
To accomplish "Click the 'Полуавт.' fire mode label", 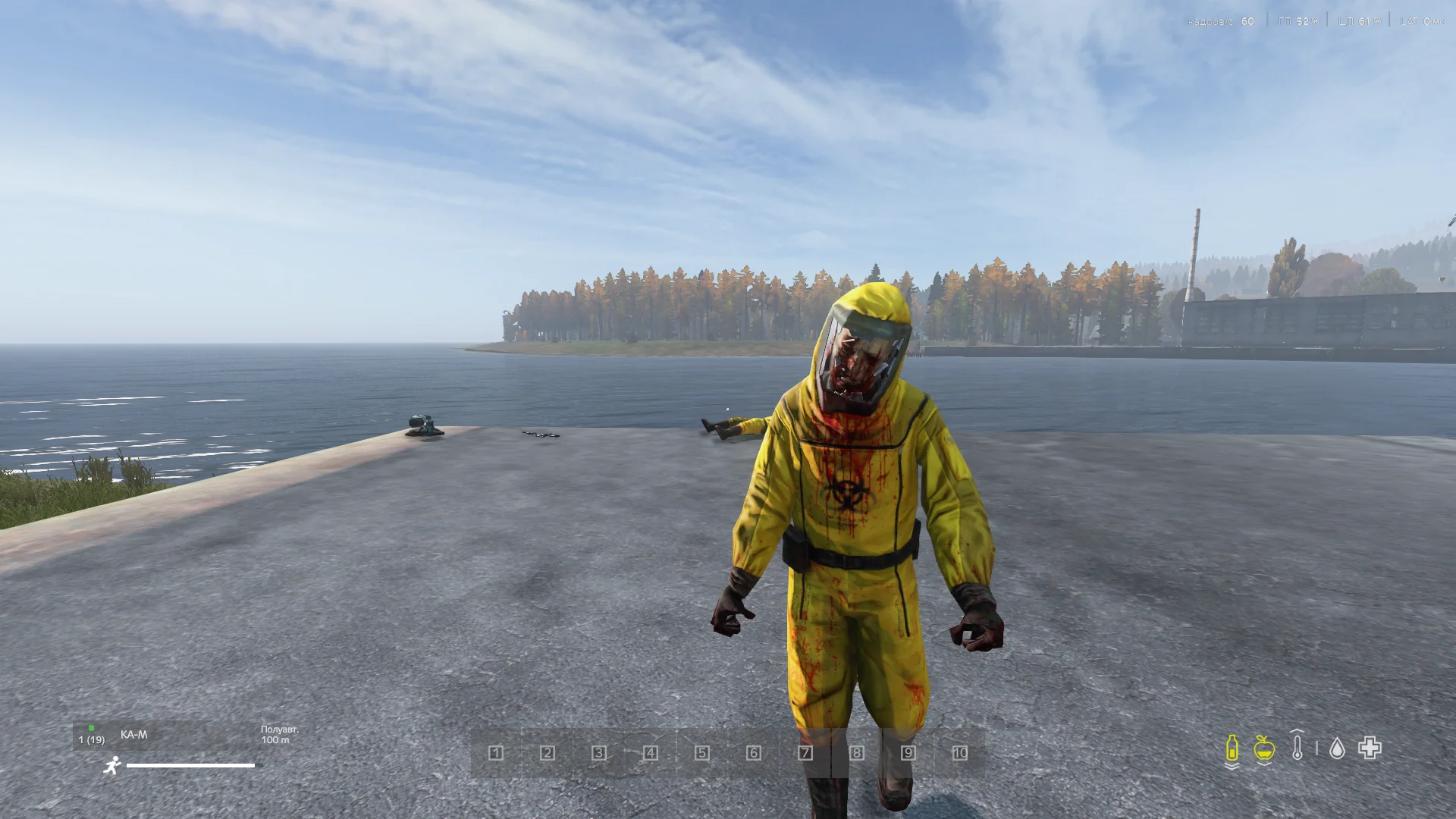I will click(280, 730).
